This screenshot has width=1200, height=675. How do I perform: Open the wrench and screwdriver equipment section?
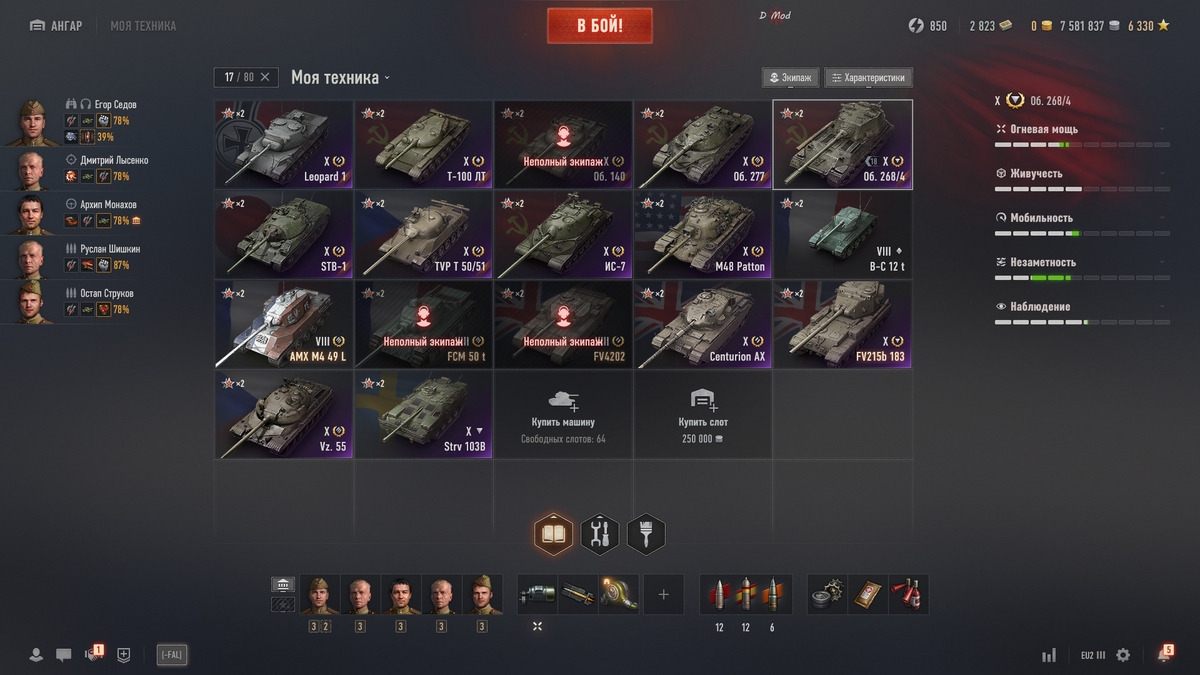click(600, 535)
